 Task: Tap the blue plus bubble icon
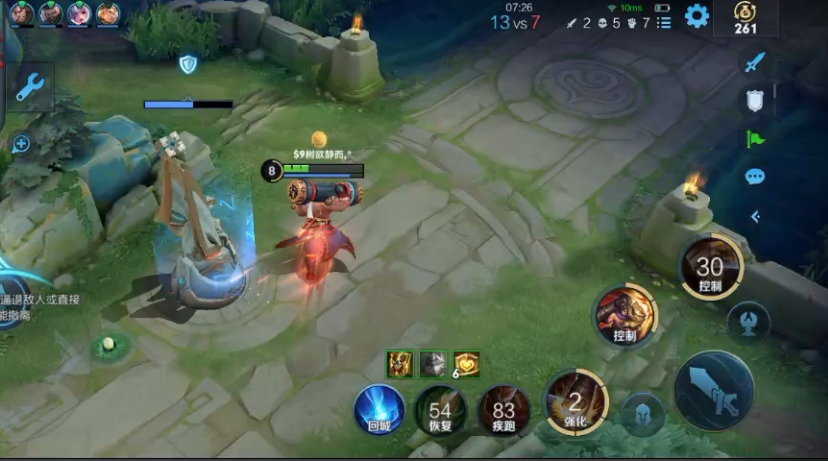21,144
